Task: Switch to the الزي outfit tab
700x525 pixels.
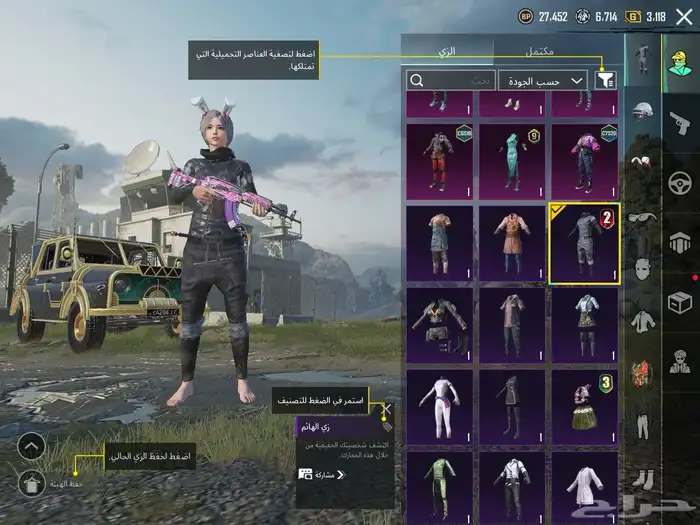Action: [447, 50]
